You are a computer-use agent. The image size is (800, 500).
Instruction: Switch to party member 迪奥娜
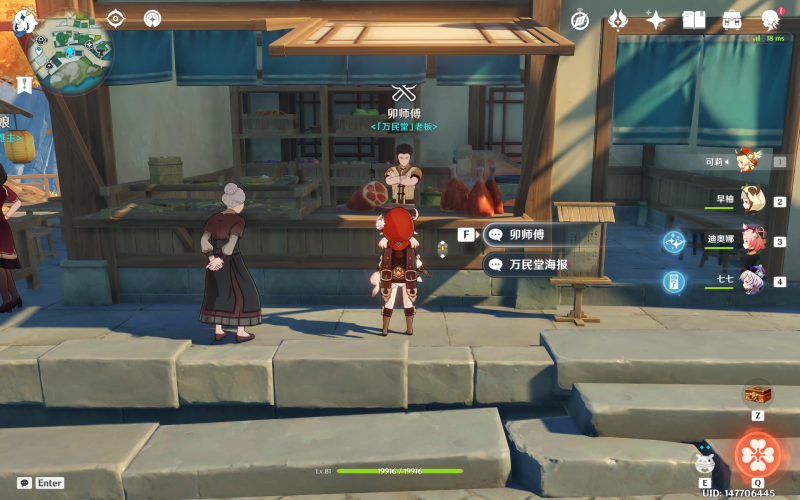pyautogui.click(x=751, y=241)
